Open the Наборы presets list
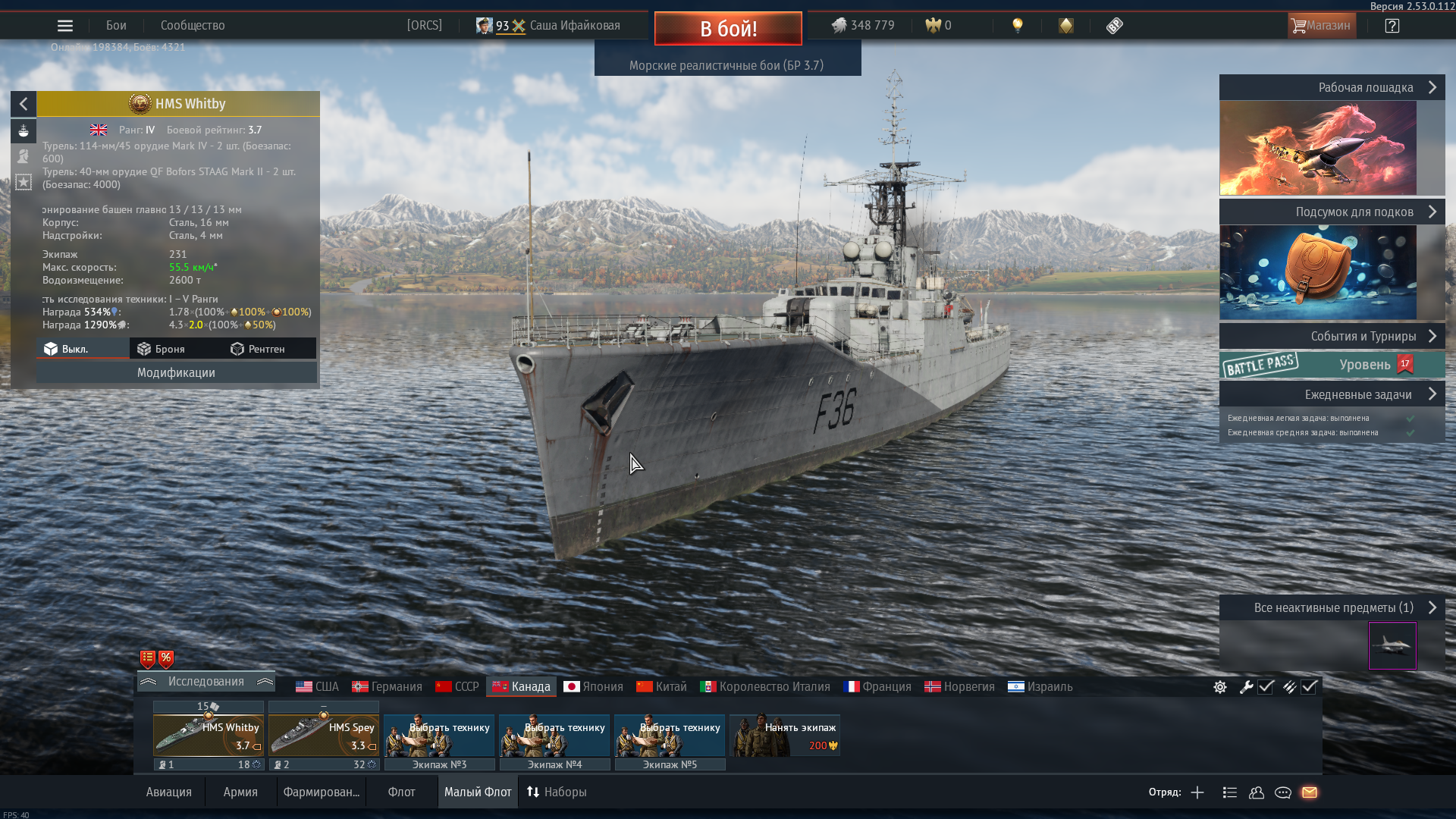The image size is (1456, 819). click(557, 792)
